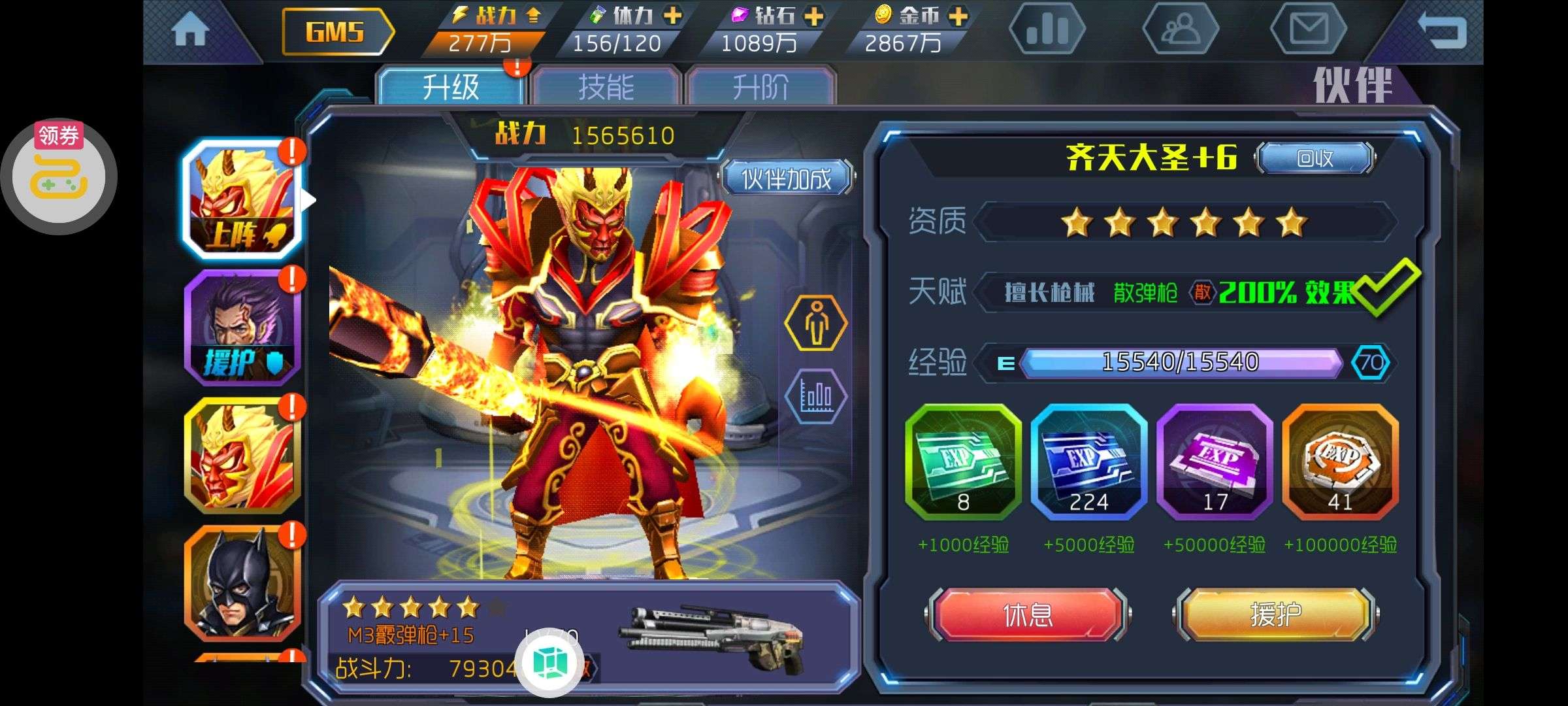Switch to the 升阶 tab
Viewport: 1568px width, 706px height.
tap(760, 87)
